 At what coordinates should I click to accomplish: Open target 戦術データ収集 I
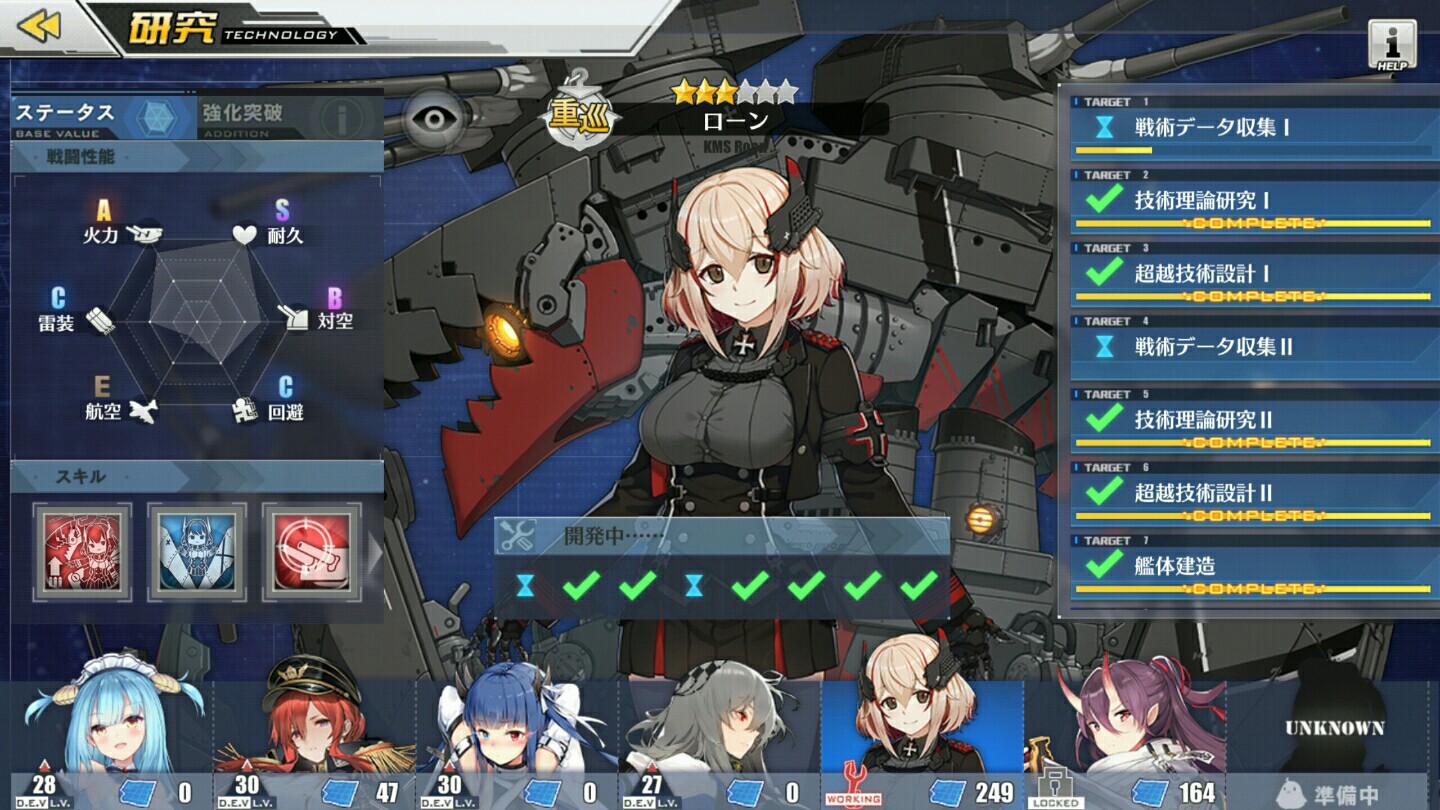coord(1250,129)
